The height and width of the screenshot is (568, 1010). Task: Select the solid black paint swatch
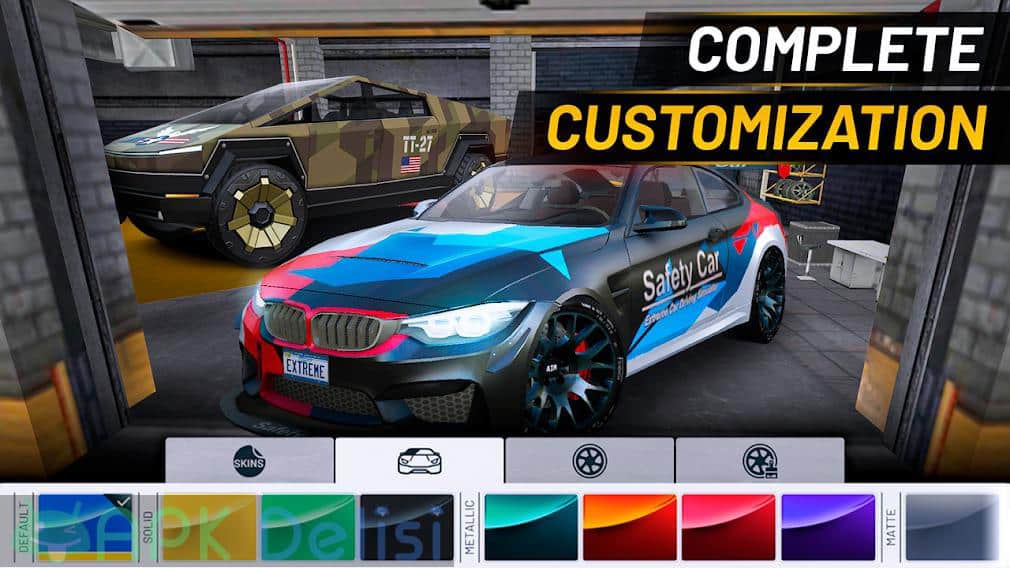point(407,526)
